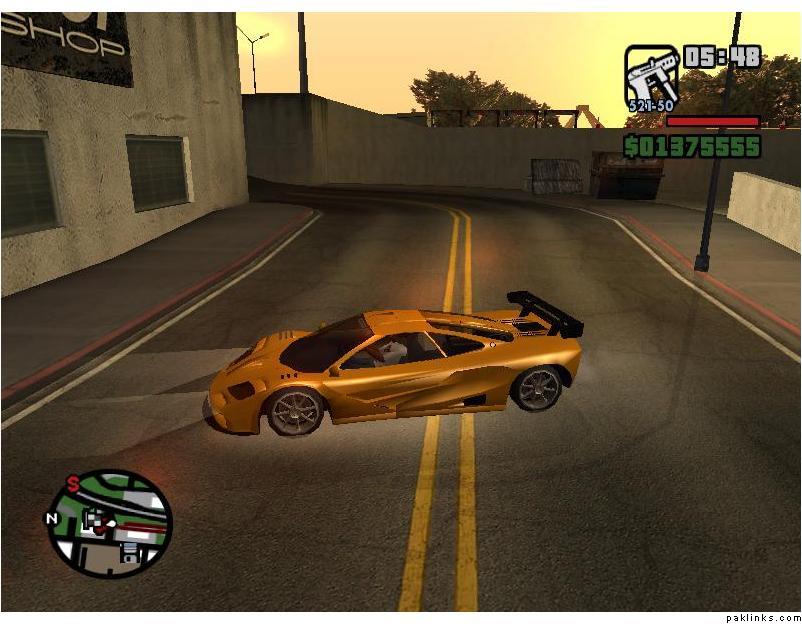Open the circular radar minimap
This screenshot has height=624, width=802.
110,523
